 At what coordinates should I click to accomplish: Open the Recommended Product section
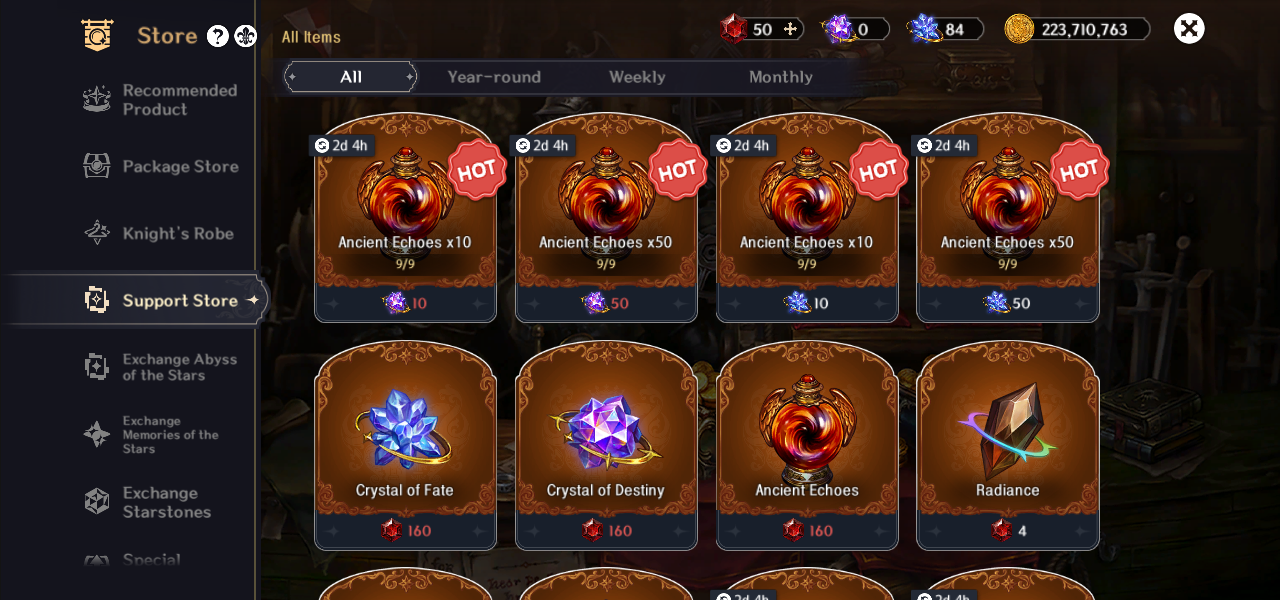160,100
